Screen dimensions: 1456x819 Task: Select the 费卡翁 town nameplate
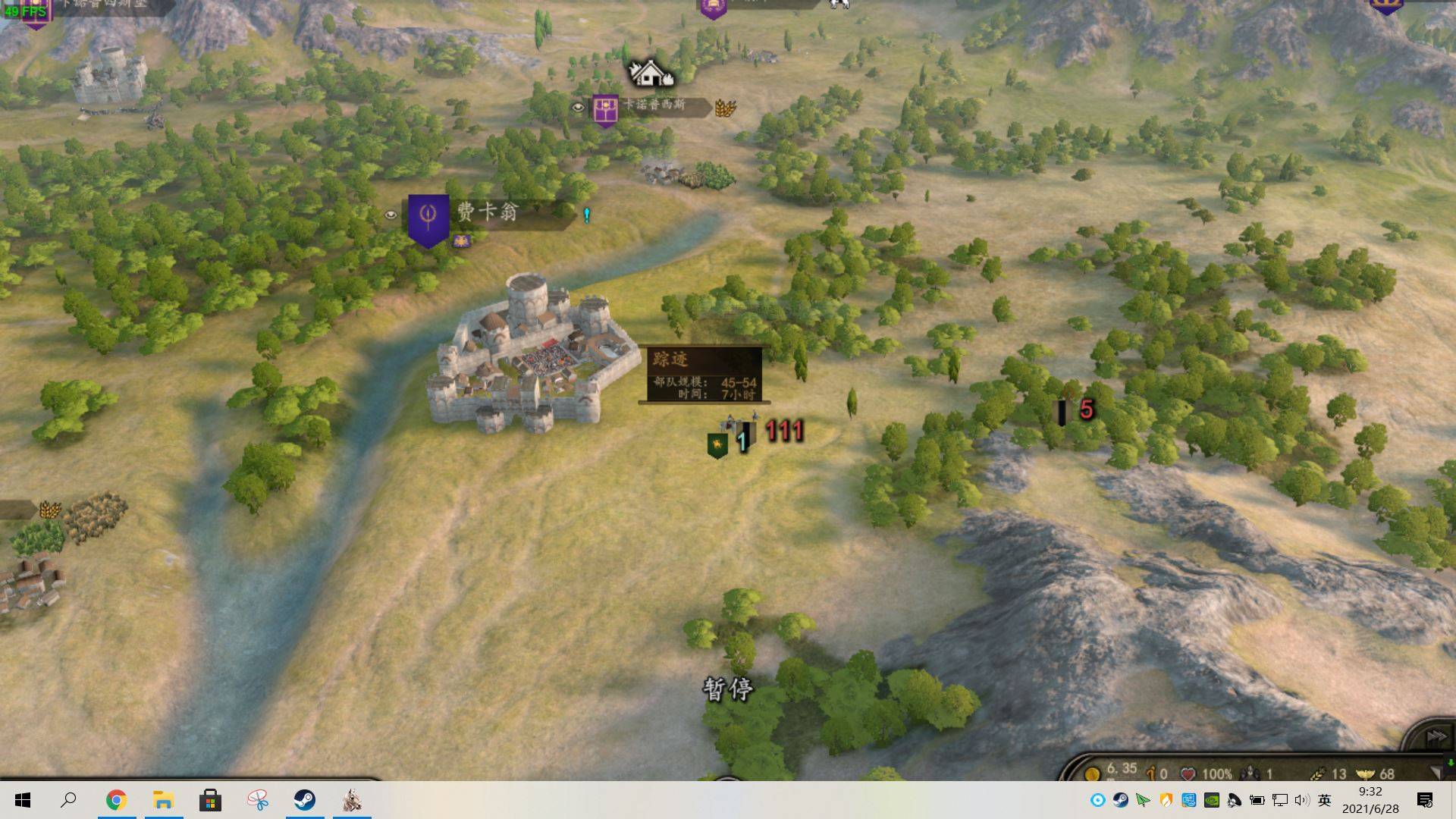point(488,212)
